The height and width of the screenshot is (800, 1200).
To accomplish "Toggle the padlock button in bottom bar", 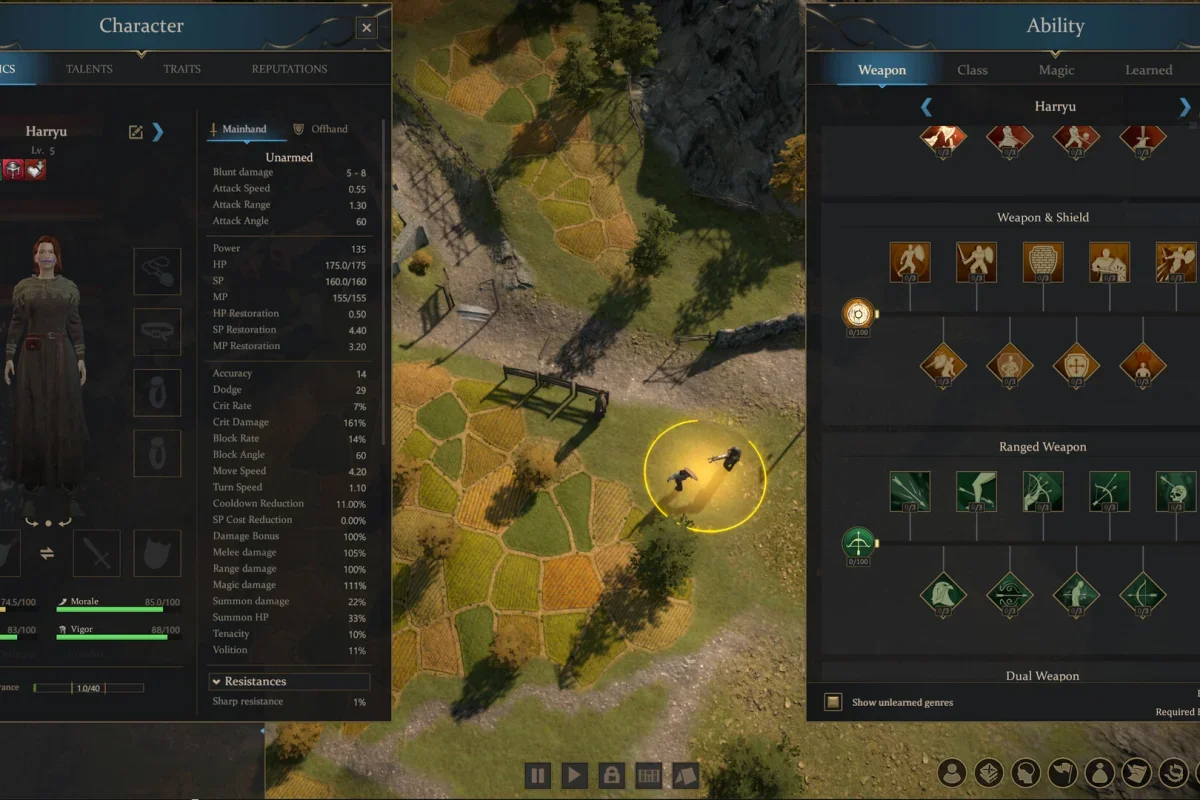I will pos(611,775).
